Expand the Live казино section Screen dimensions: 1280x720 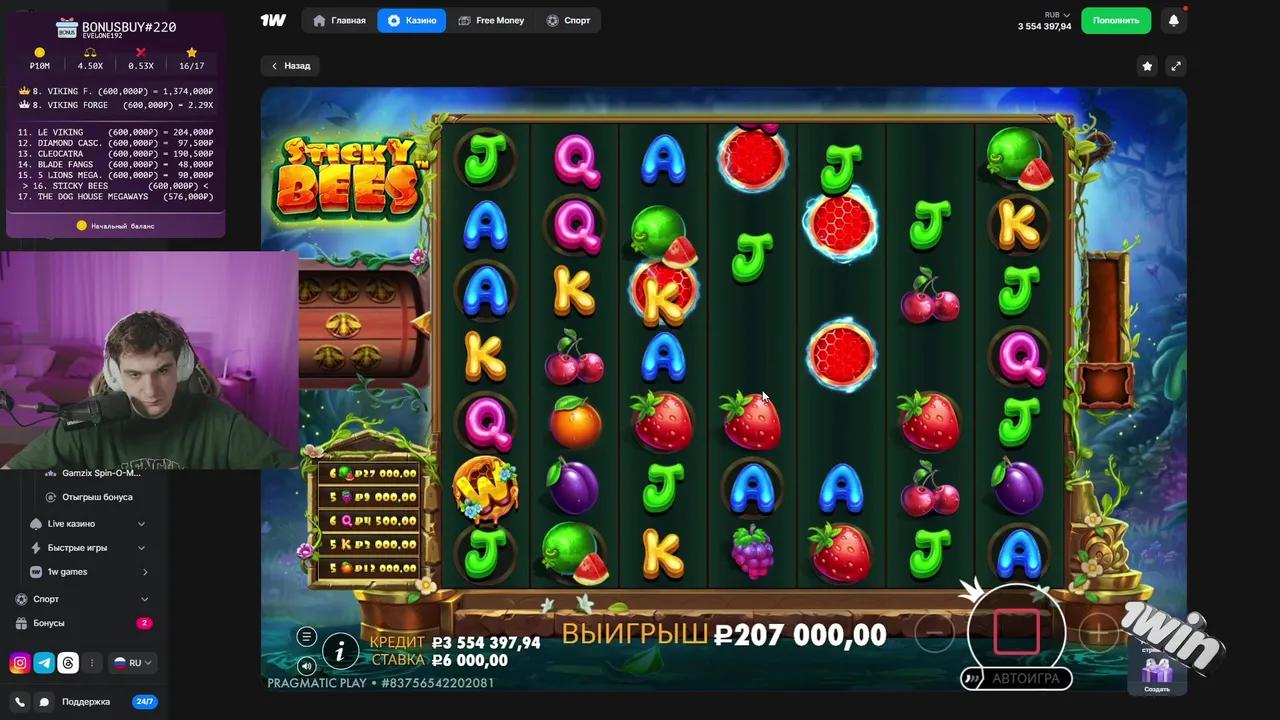click(71, 523)
